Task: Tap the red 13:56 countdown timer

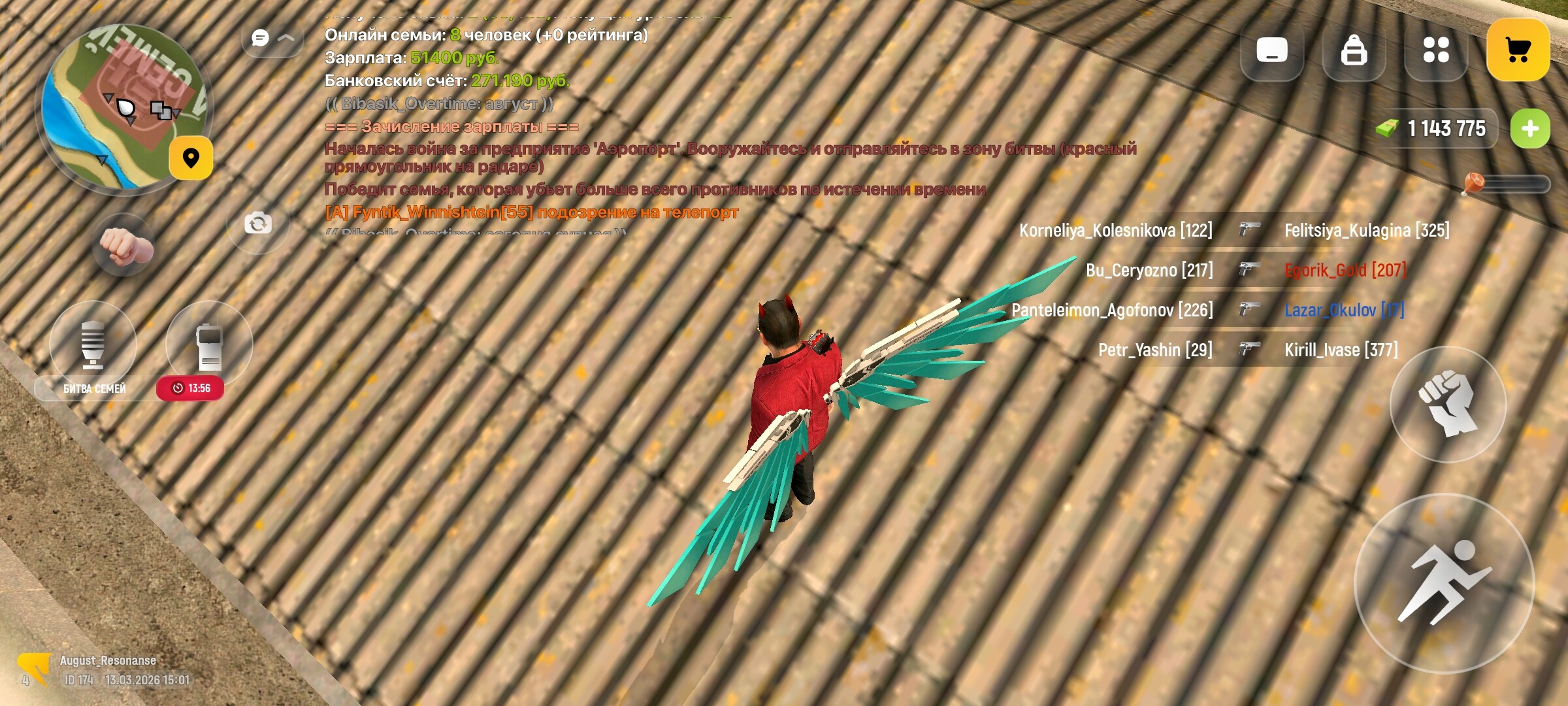Action: (x=190, y=386)
